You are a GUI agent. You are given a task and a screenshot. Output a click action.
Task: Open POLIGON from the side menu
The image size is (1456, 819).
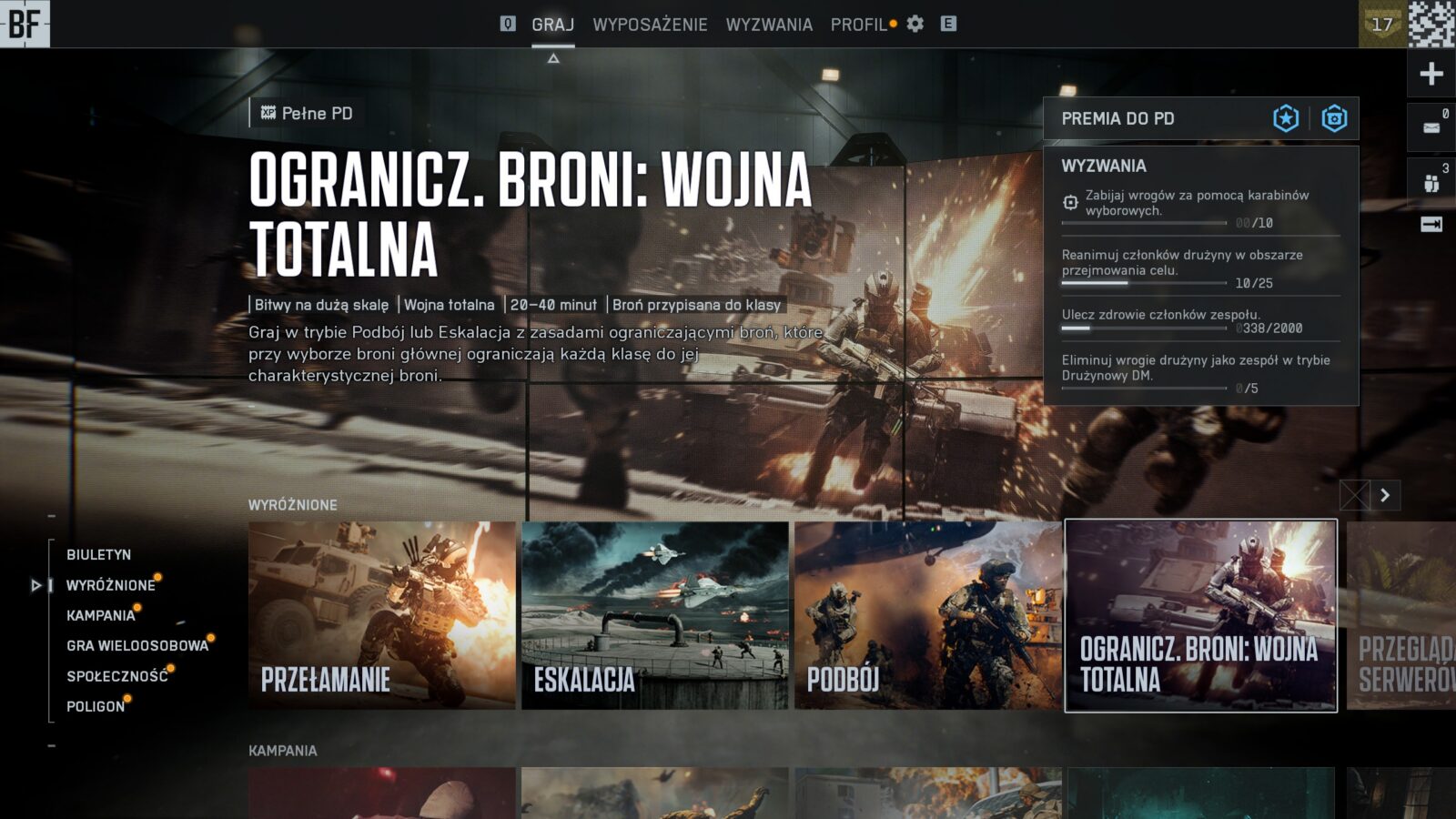coord(96,706)
